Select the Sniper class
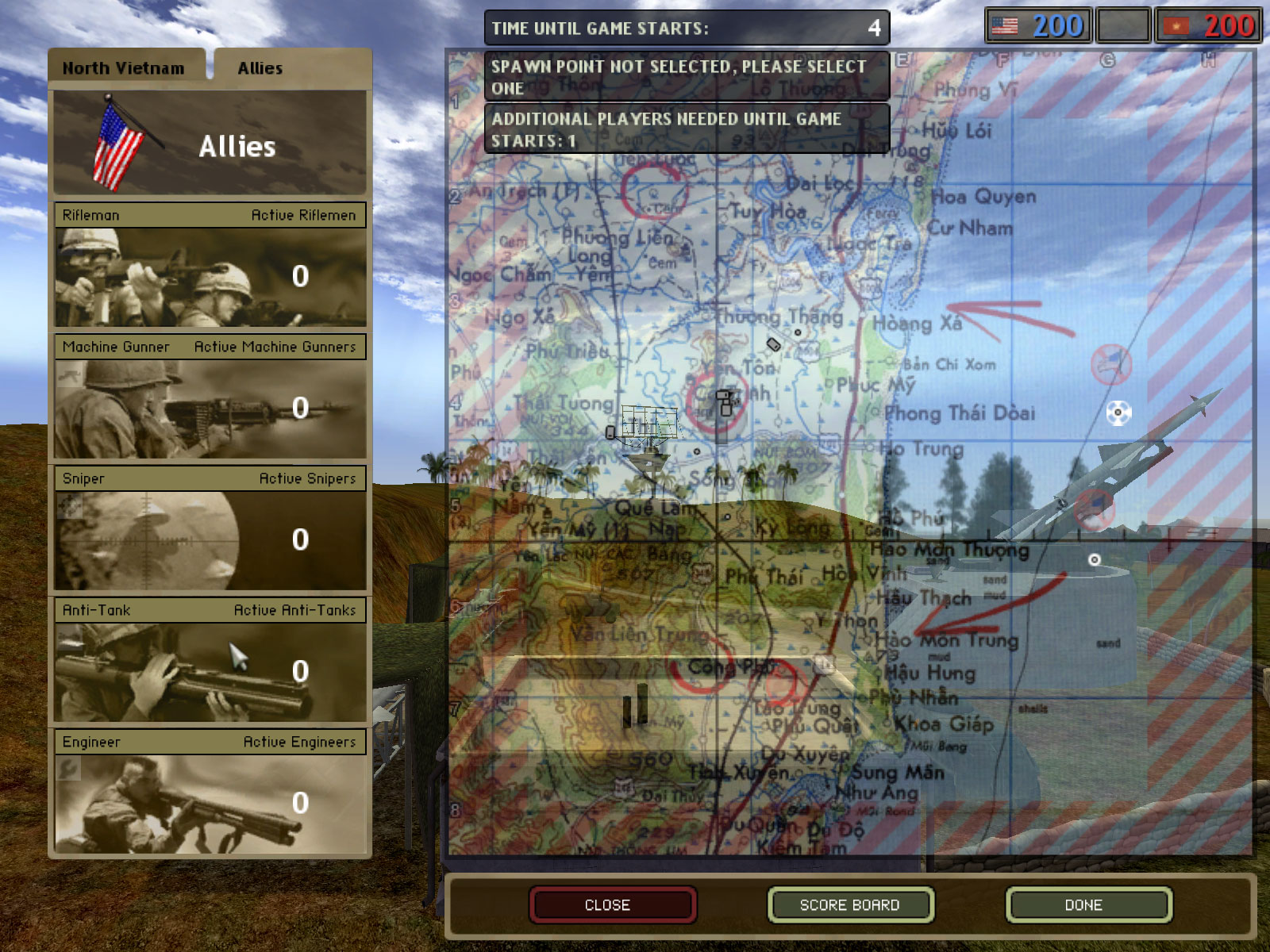 [x=210, y=540]
